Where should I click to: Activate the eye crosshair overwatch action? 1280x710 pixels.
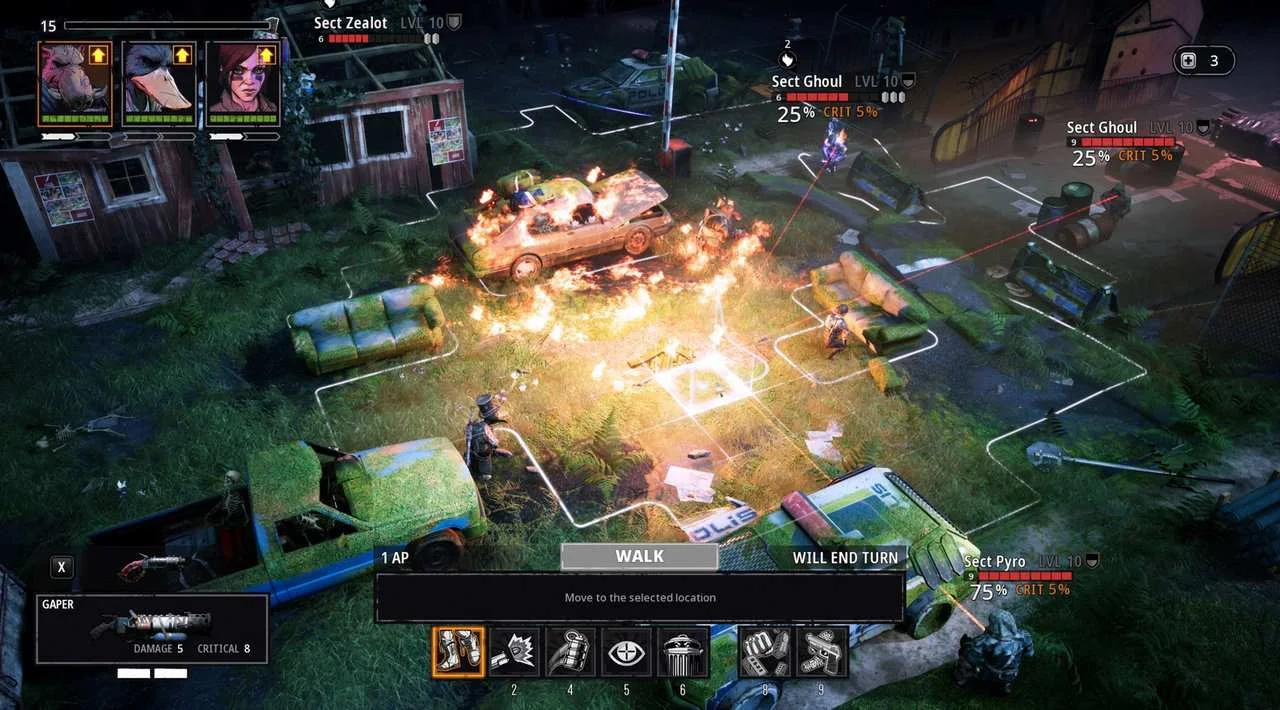click(627, 652)
